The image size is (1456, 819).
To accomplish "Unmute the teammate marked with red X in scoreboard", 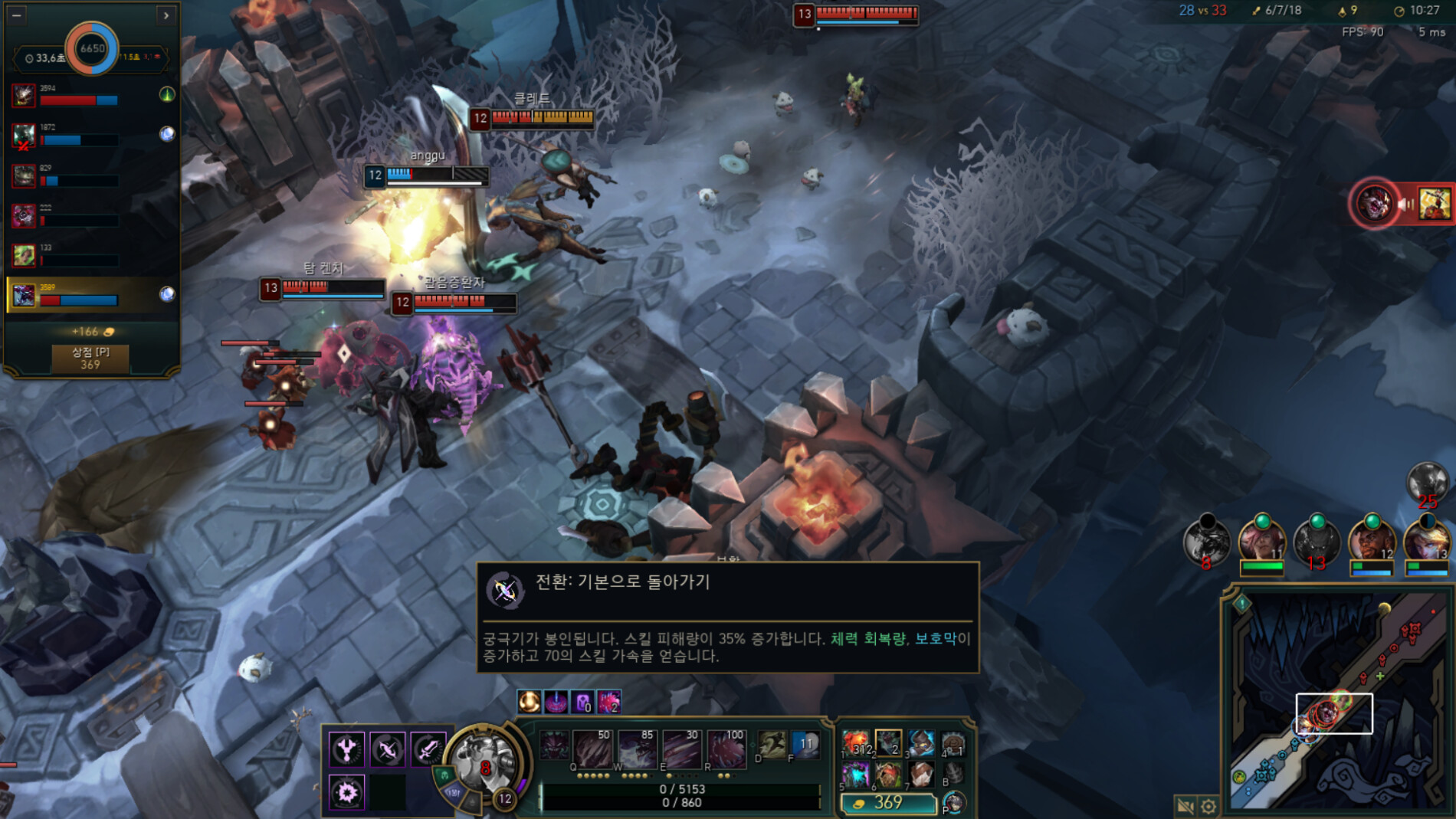I will [21, 145].
